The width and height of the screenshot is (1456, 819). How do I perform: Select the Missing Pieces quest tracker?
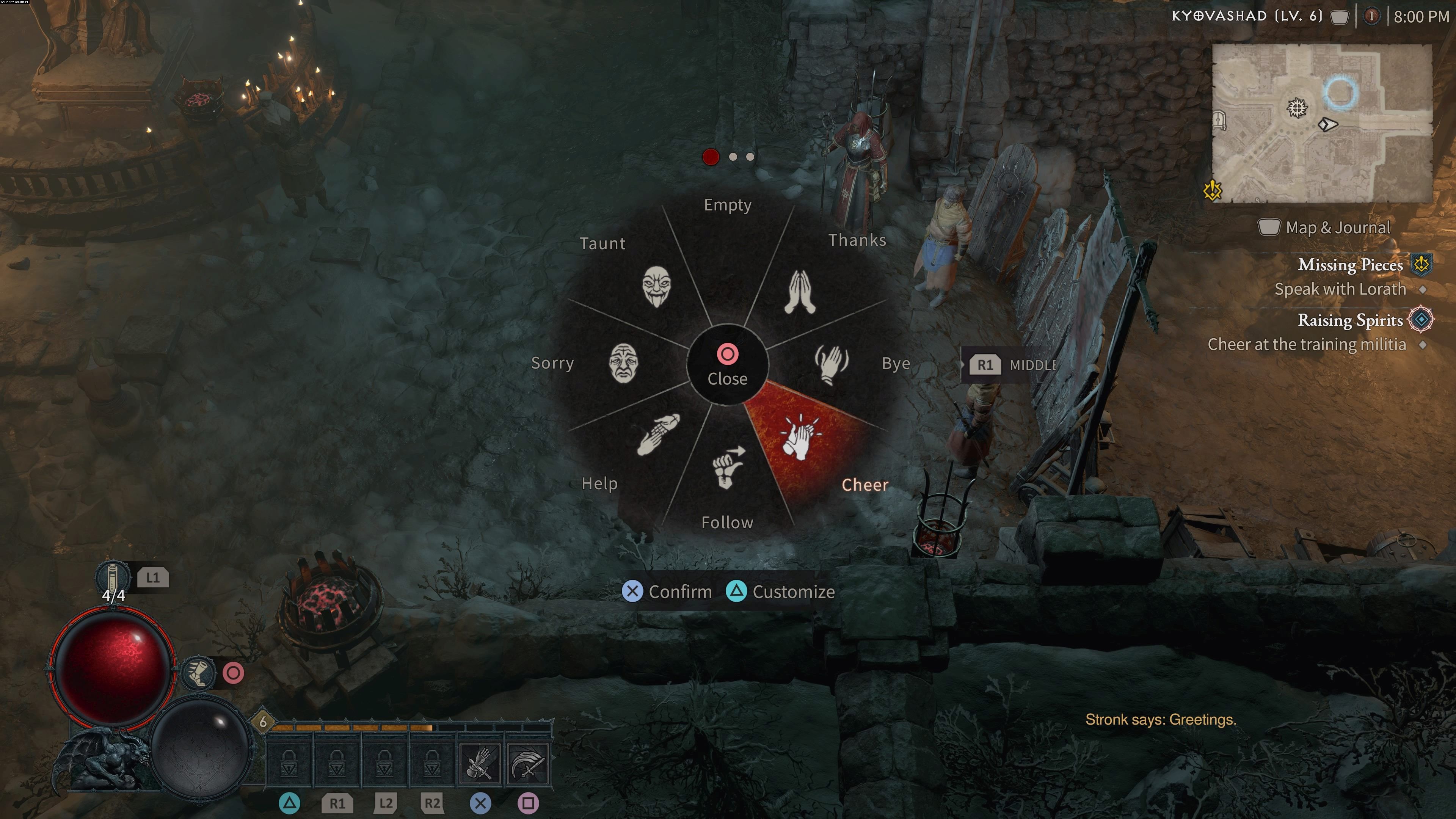(x=1350, y=265)
